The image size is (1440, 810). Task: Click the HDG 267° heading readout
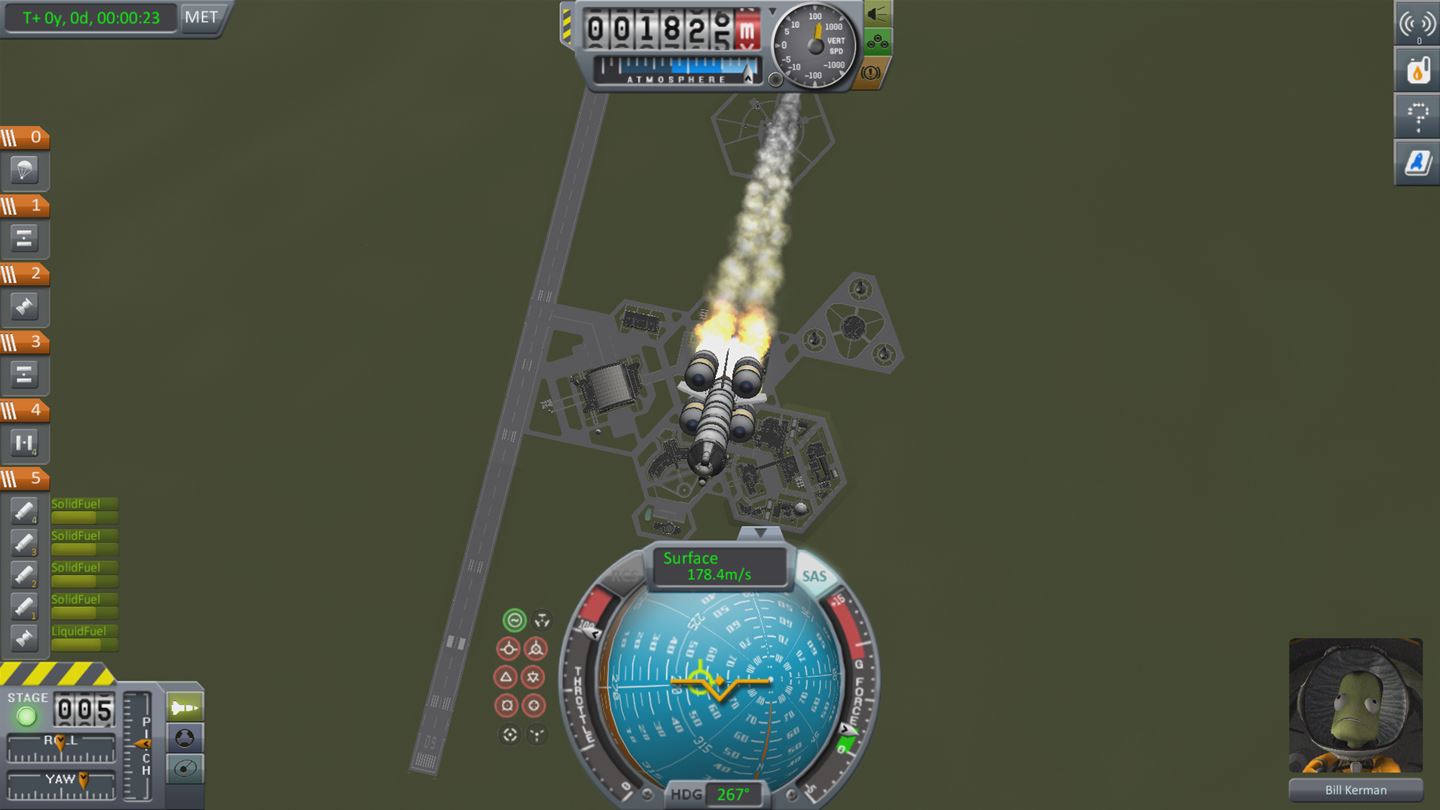tap(732, 793)
